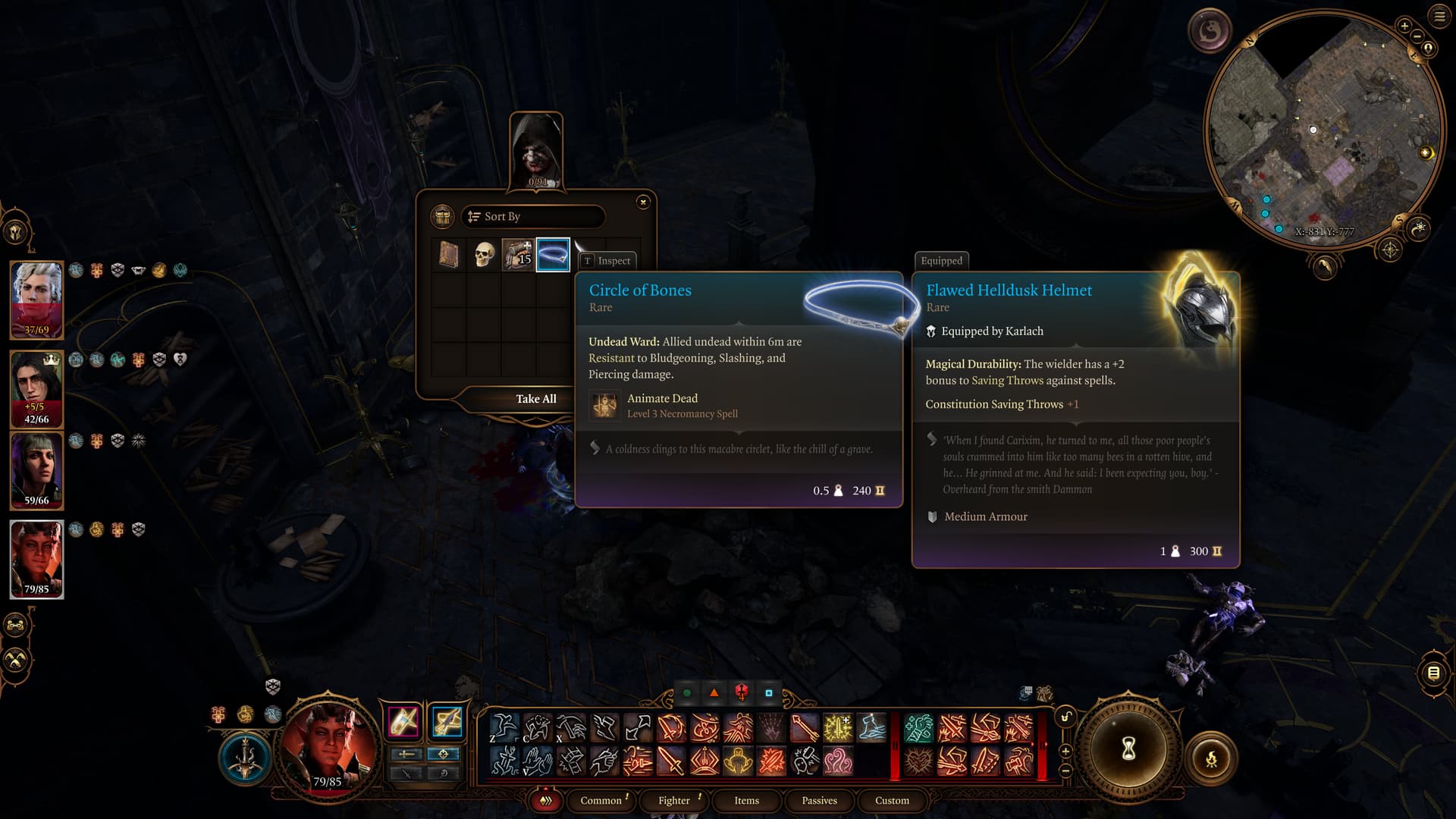Open the main menu icon at top right
Screen dimensions: 1456x819
click(1439, 17)
